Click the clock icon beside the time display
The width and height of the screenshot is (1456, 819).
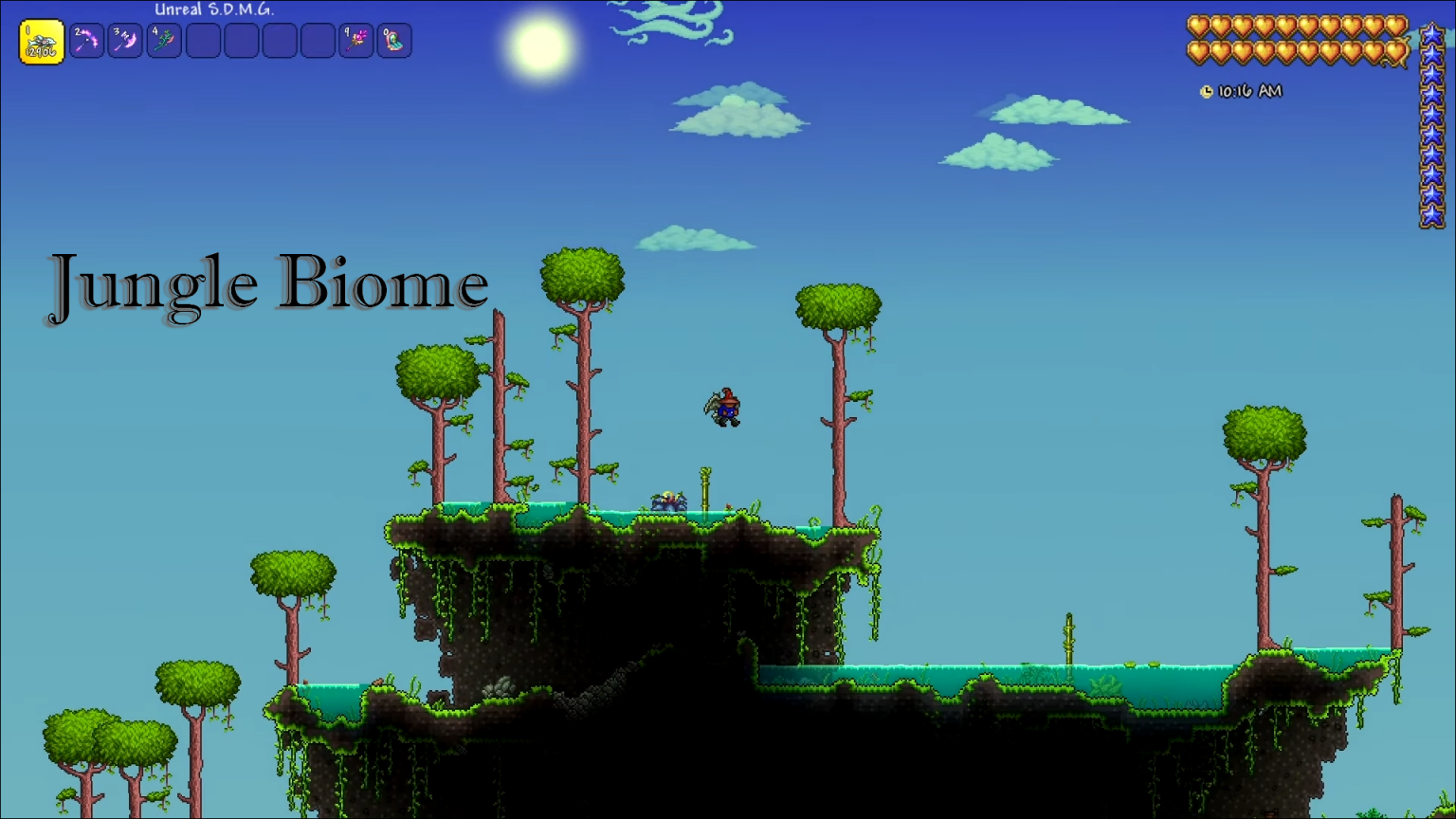[x=1206, y=91]
